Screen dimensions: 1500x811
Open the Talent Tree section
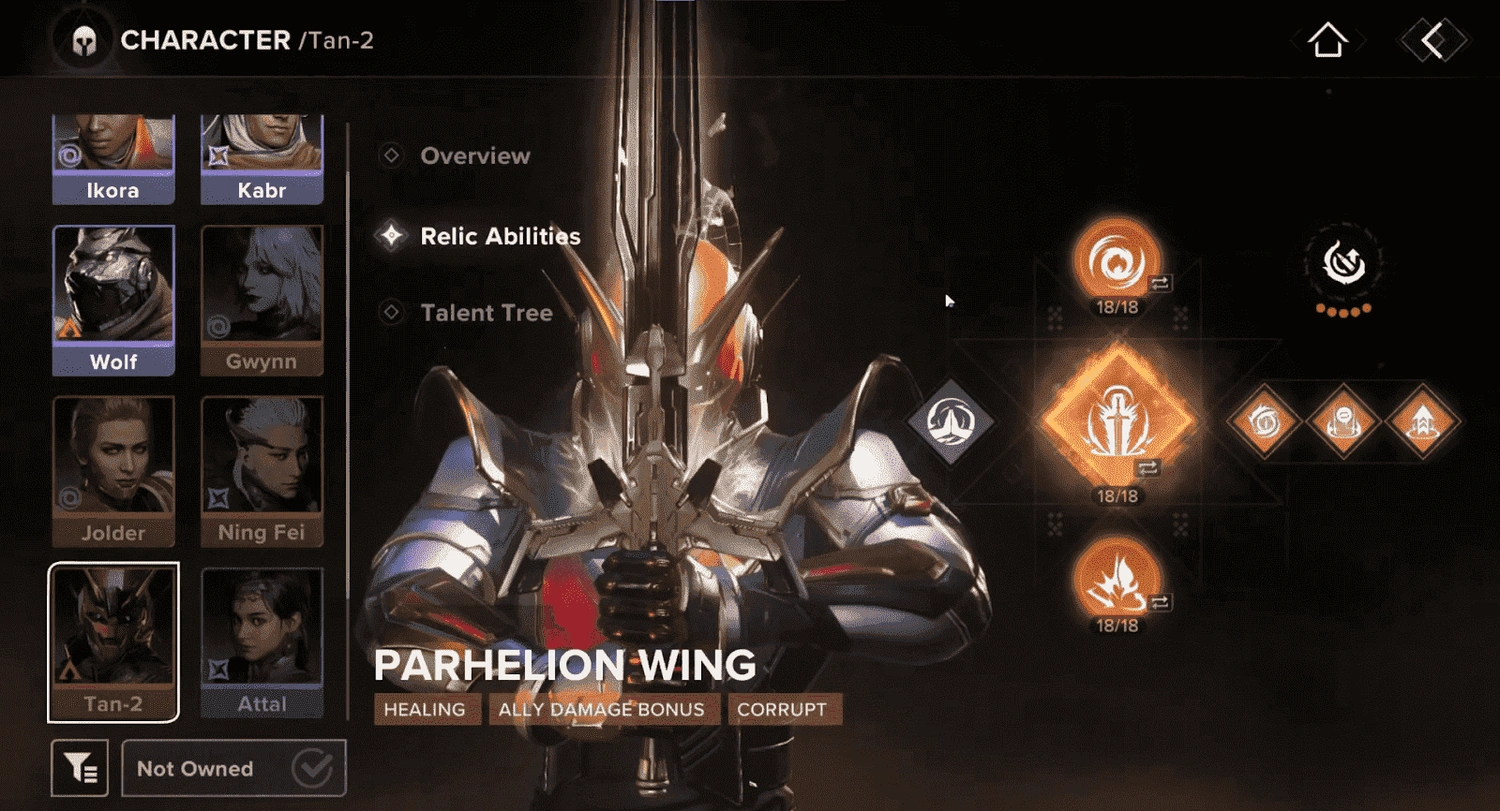tap(488, 312)
